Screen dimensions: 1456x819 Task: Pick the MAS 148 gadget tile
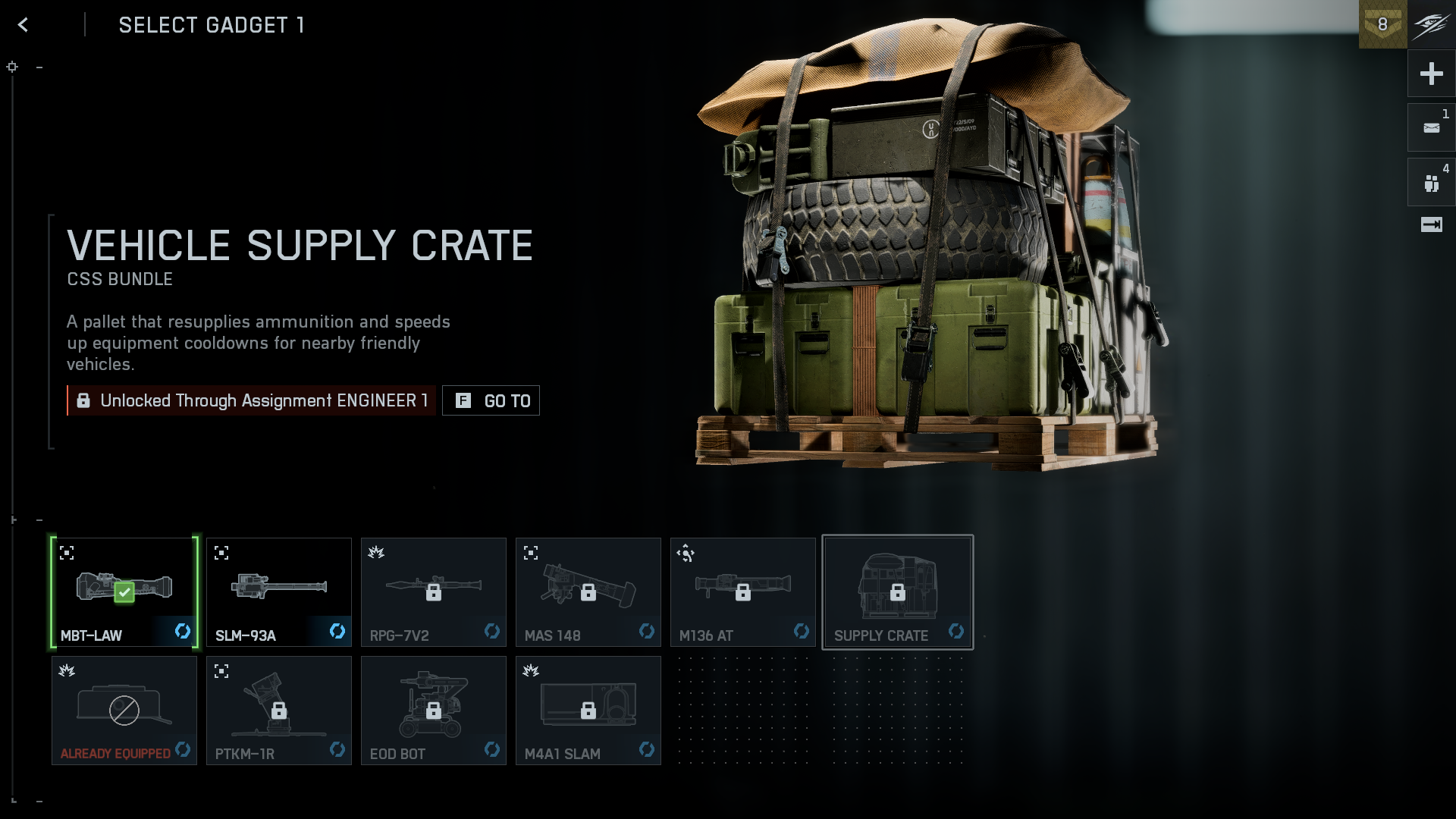coord(588,592)
